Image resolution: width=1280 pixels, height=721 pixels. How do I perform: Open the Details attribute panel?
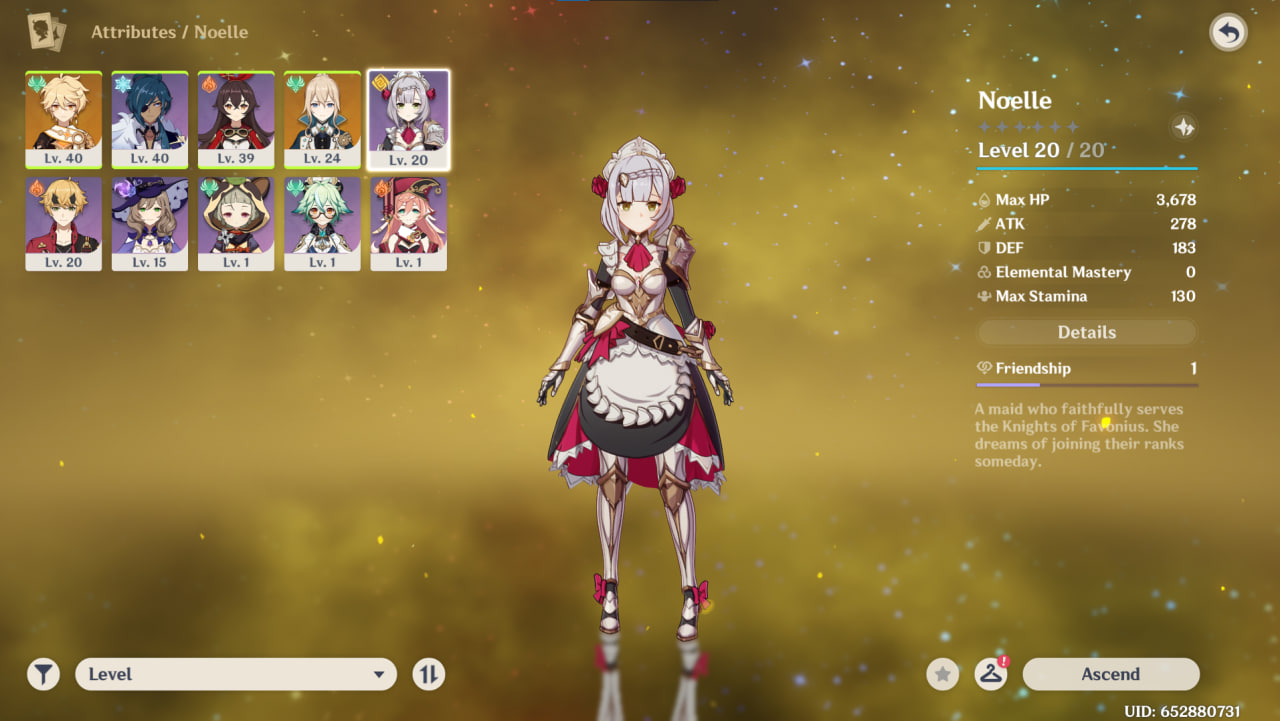(x=1086, y=332)
